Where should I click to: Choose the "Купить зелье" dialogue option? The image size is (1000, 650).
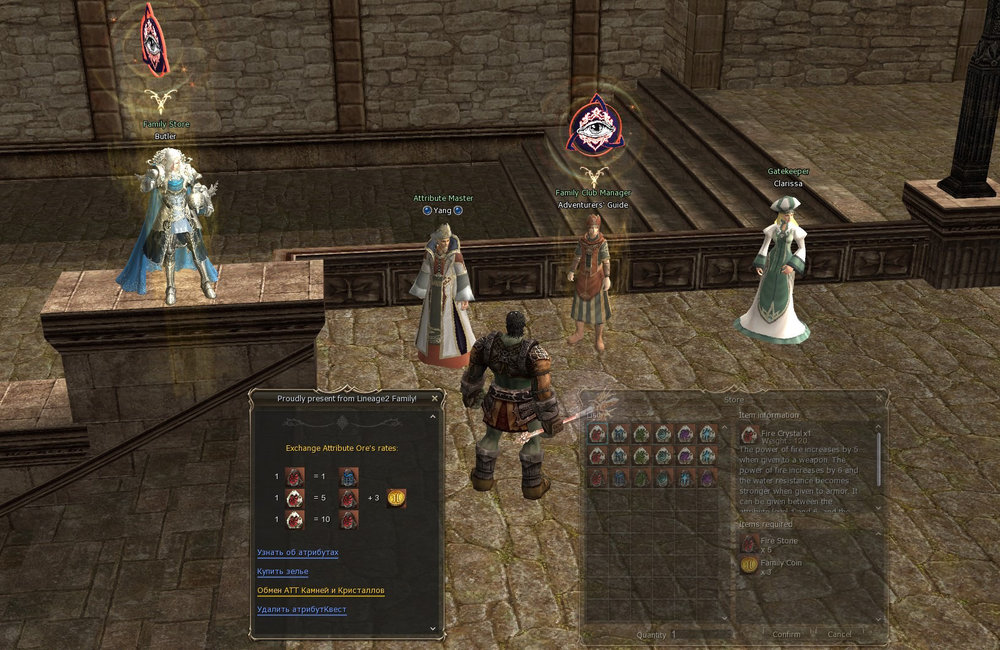pos(283,571)
